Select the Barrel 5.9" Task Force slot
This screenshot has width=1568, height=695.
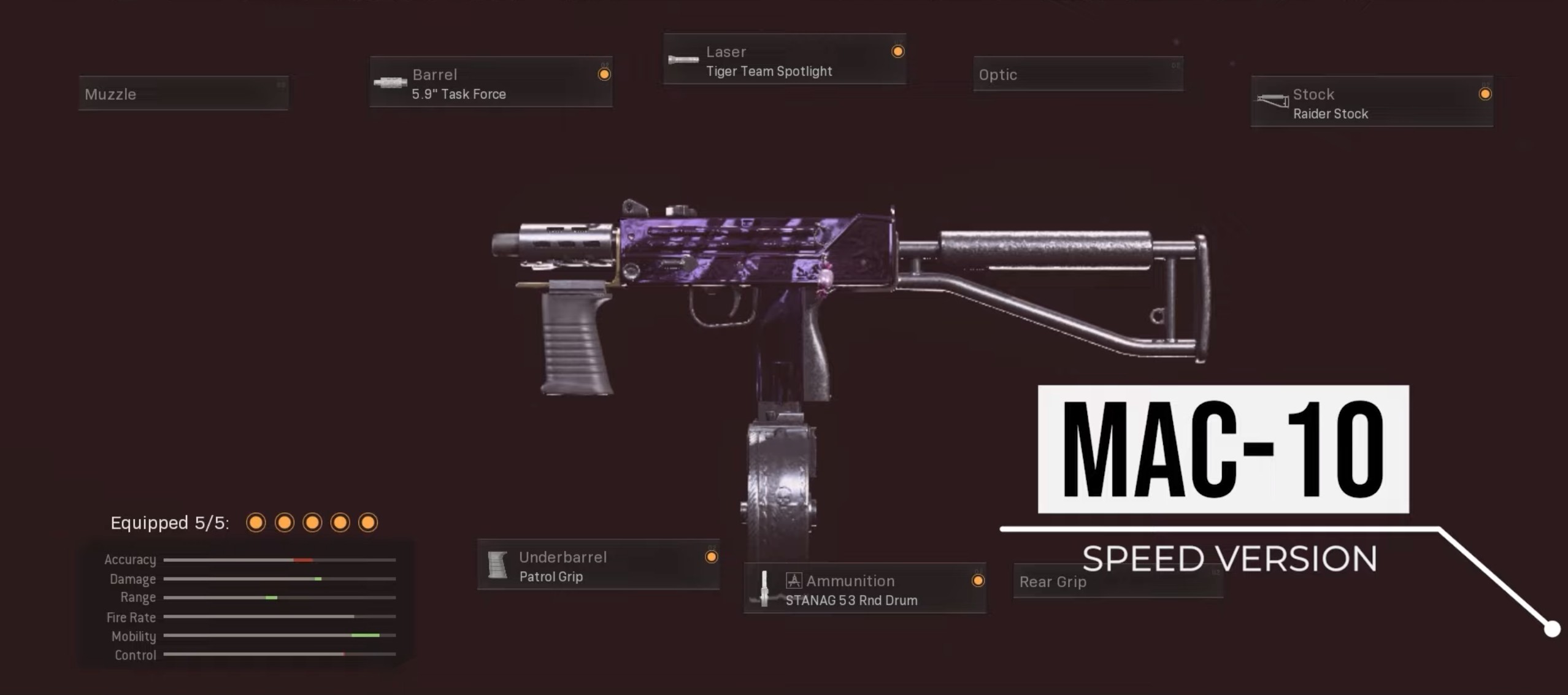tap(491, 83)
